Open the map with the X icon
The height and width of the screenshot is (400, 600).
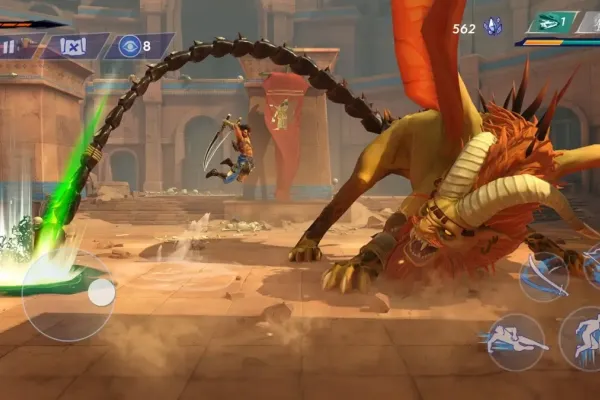pos(72,46)
